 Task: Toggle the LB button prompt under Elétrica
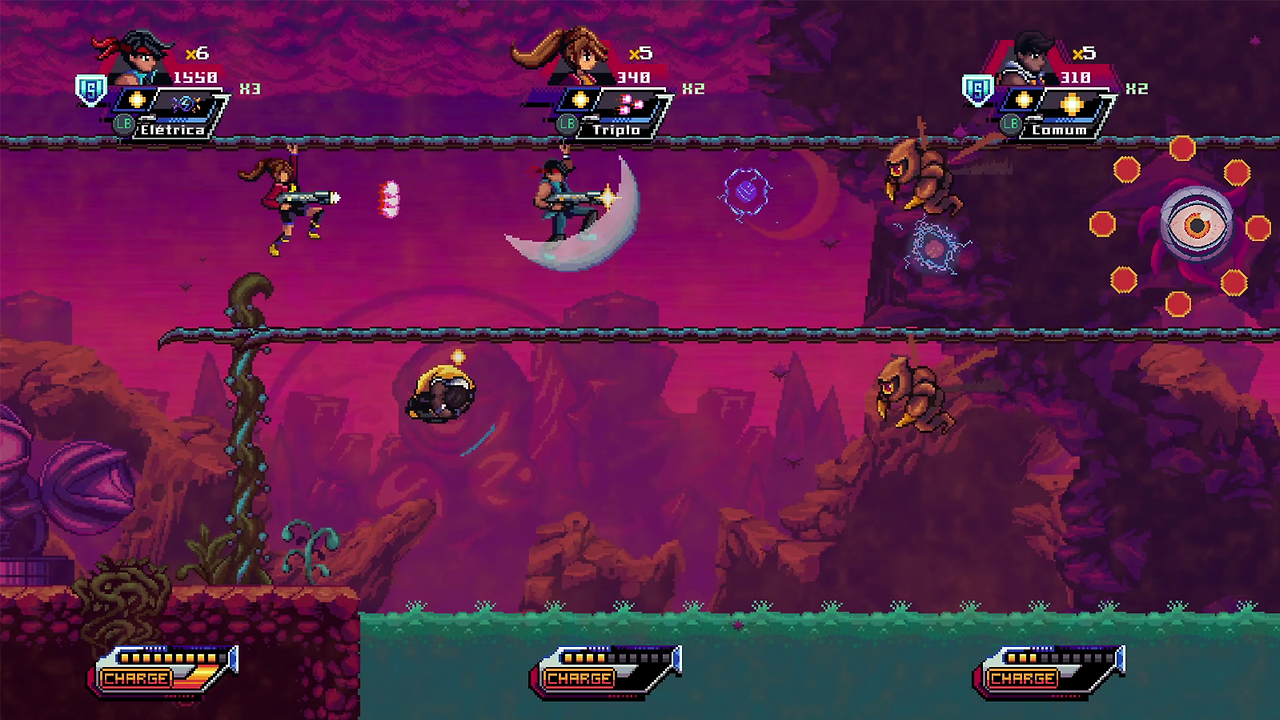coord(125,125)
